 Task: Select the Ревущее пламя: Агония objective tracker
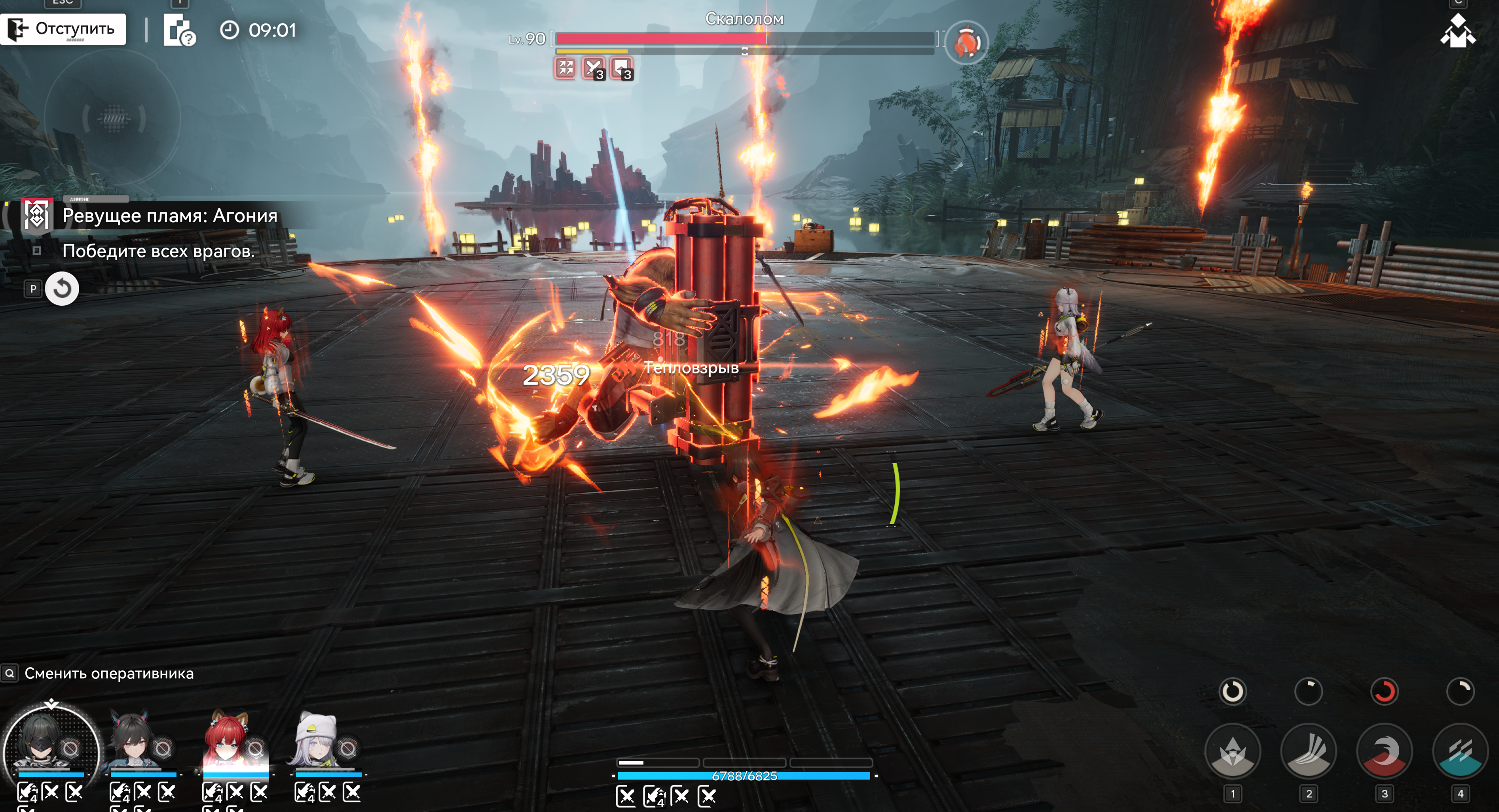coord(169,216)
